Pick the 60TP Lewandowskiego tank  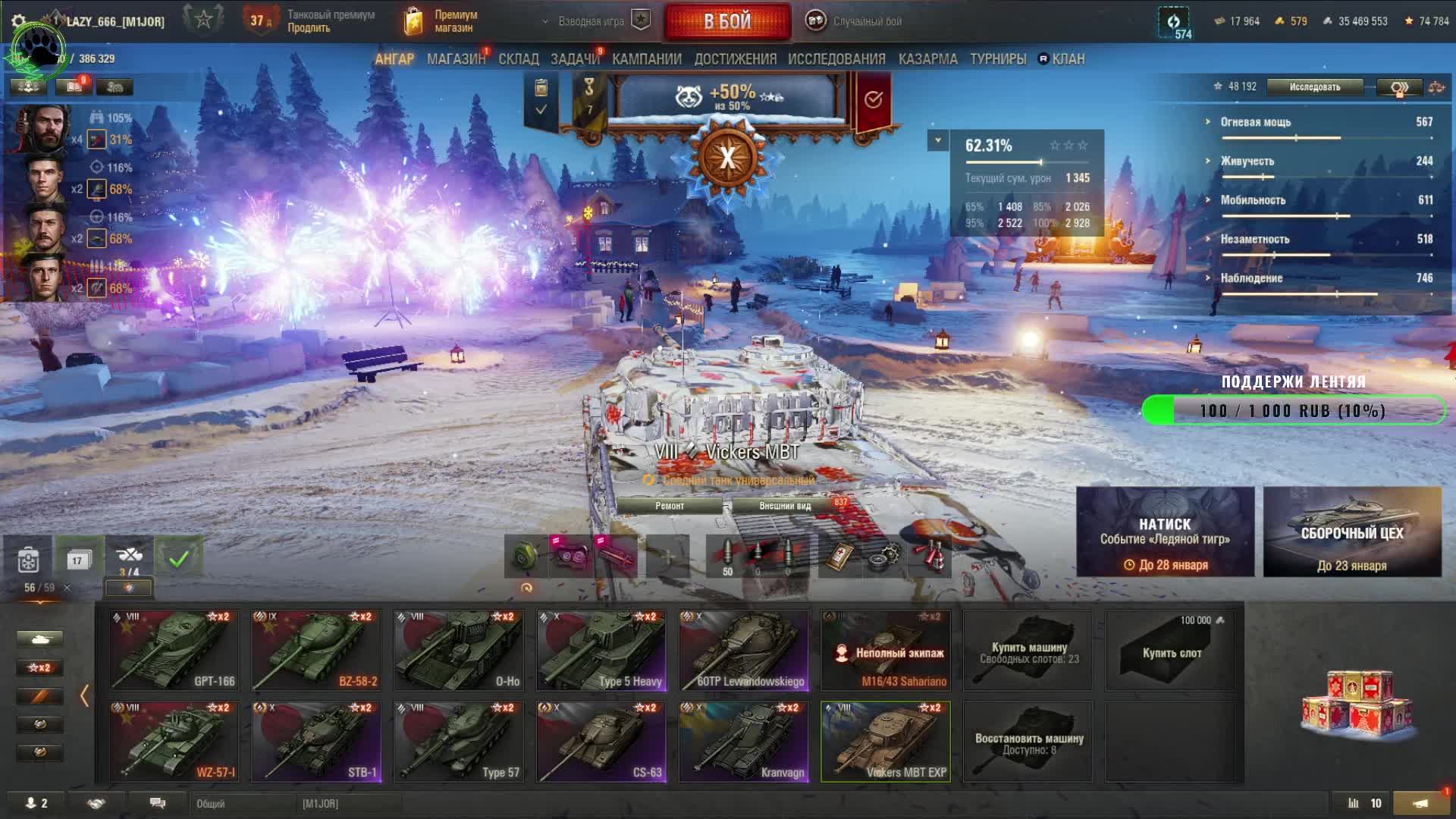click(744, 650)
